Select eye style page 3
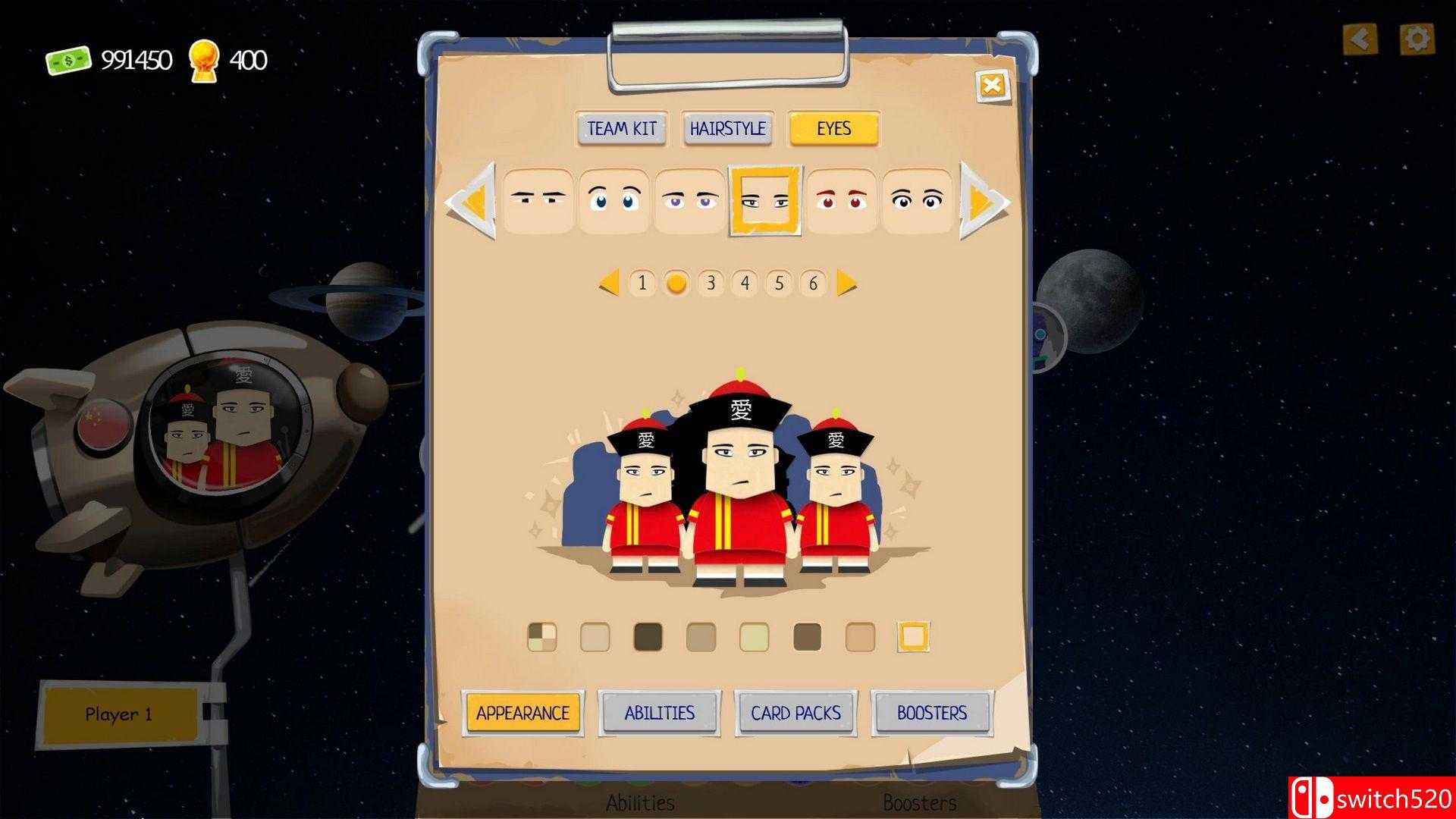1456x819 pixels. [711, 284]
